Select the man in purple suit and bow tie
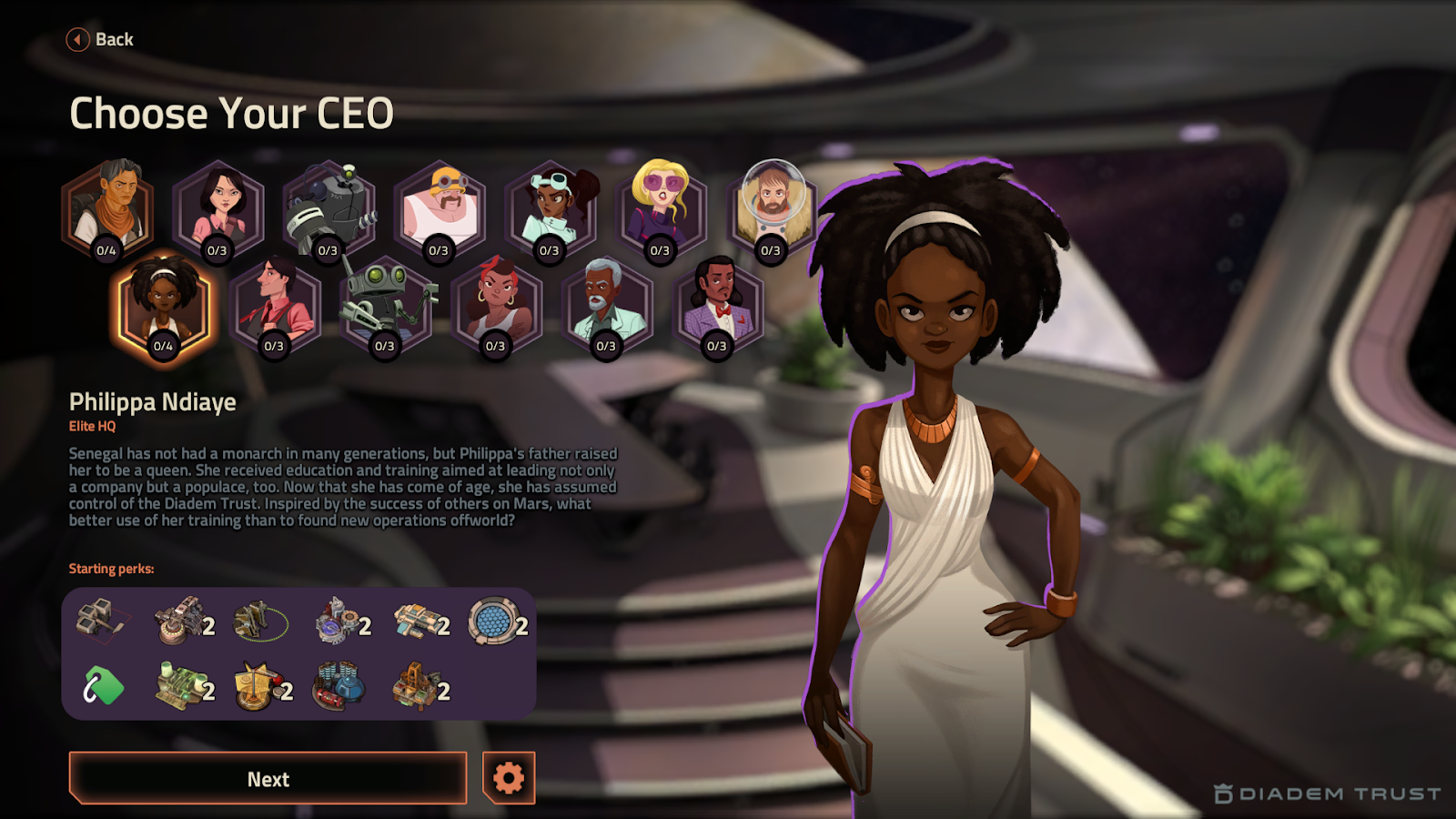 point(718,305)
